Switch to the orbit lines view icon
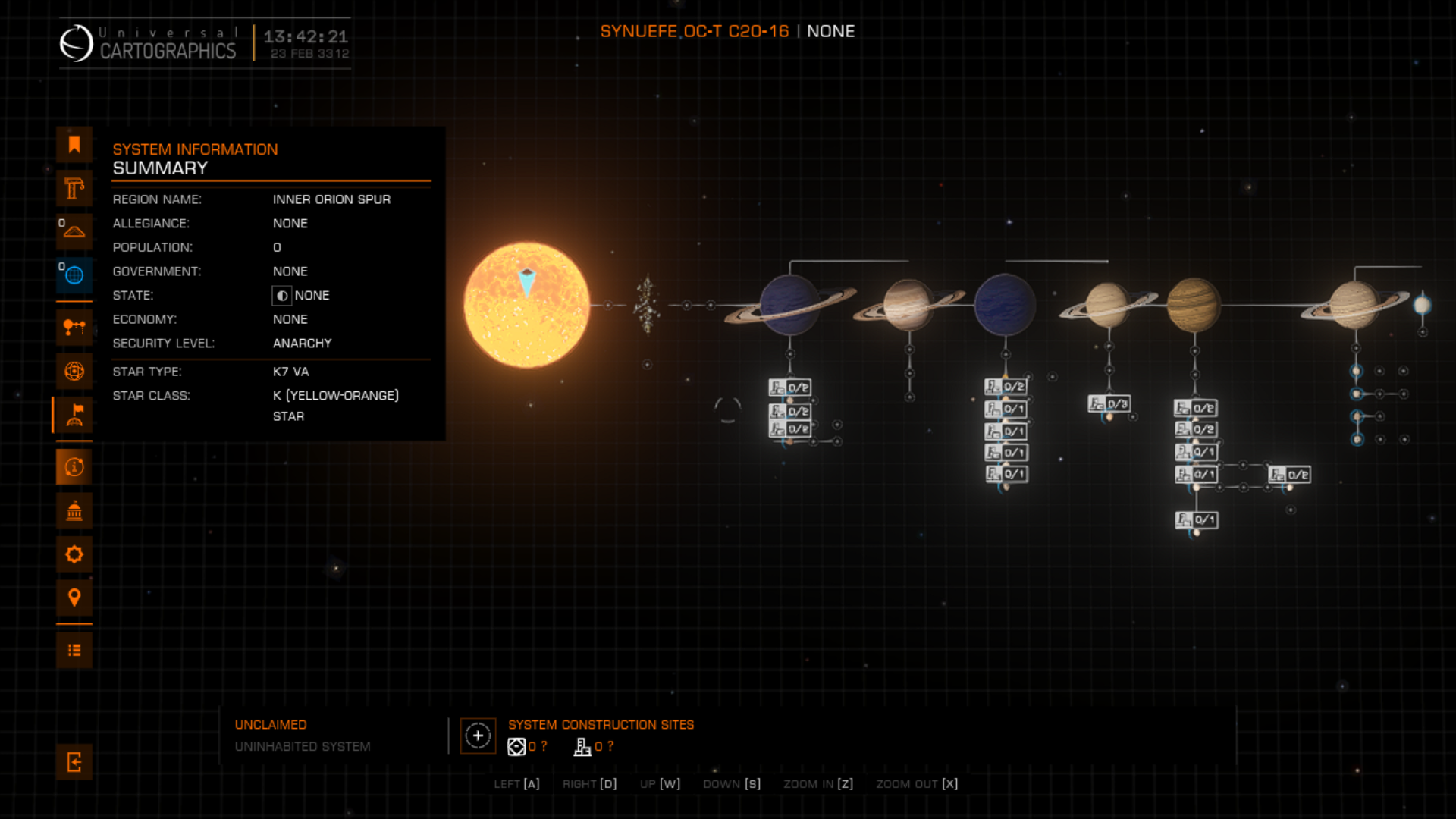This screenshot has width=1456, height=819. pos(74,328)
